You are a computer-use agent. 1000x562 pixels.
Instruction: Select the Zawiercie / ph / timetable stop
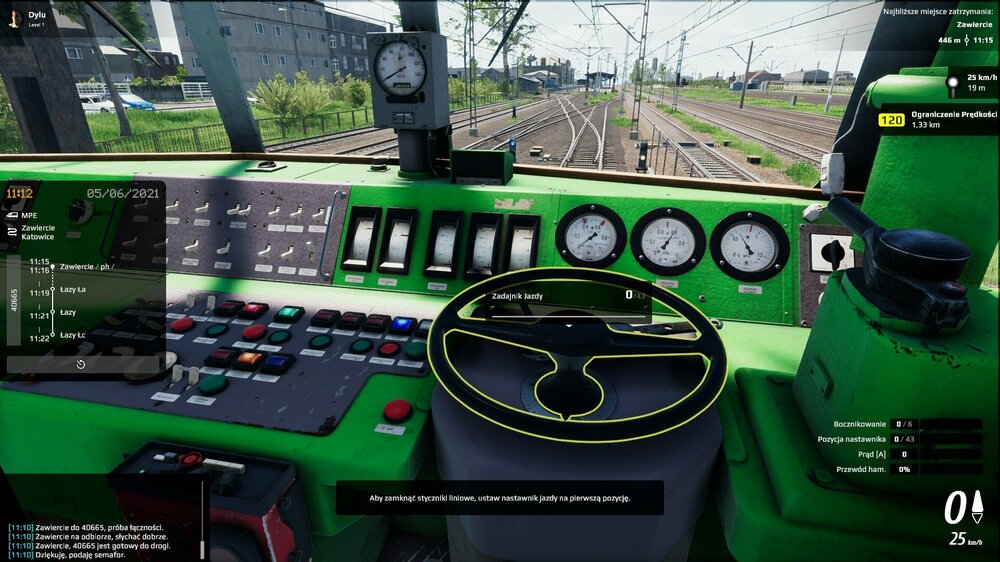click(86, 267)
